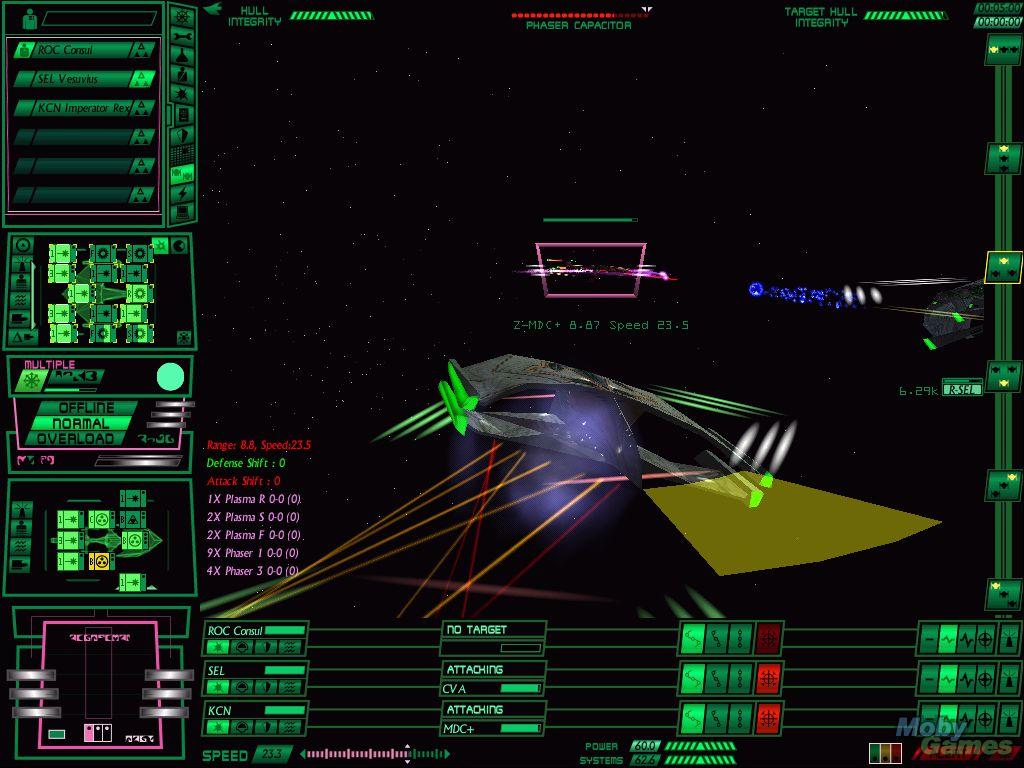Select the highlighted yellow target marker on right rail

[x=1003, y=267]
